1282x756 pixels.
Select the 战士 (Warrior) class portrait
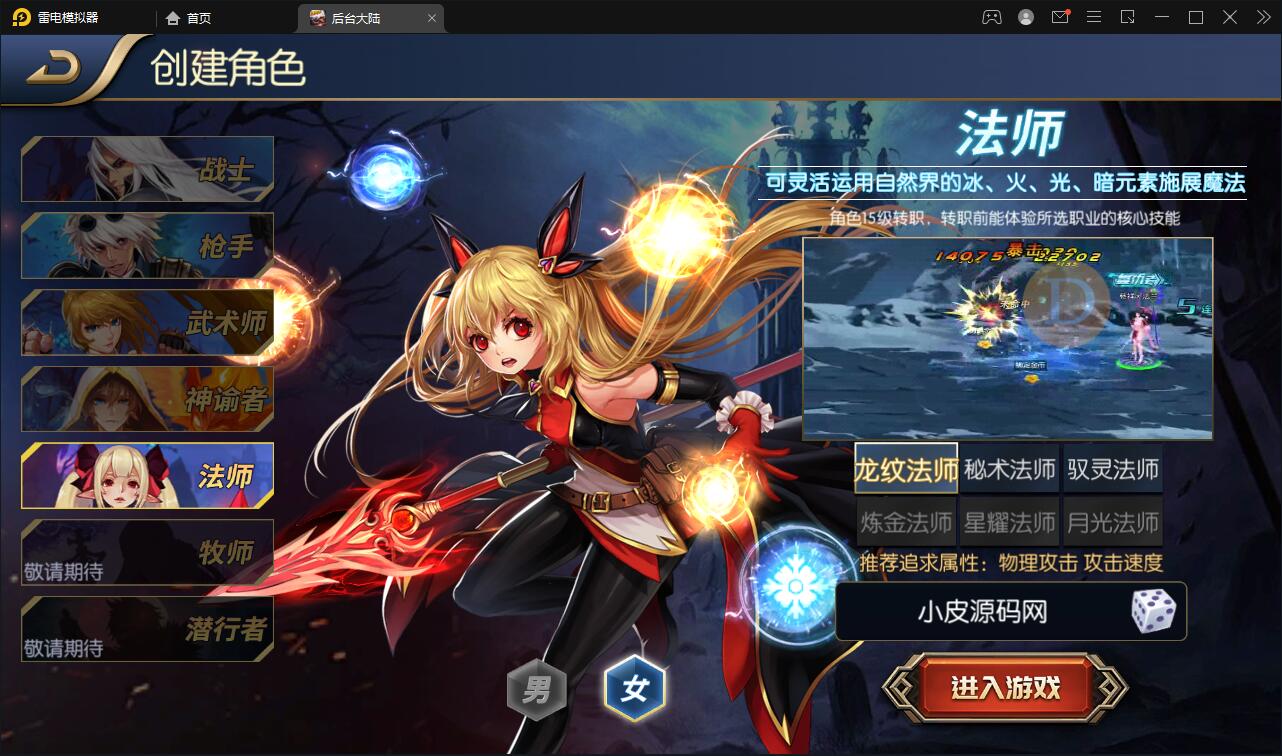[147, 168]
